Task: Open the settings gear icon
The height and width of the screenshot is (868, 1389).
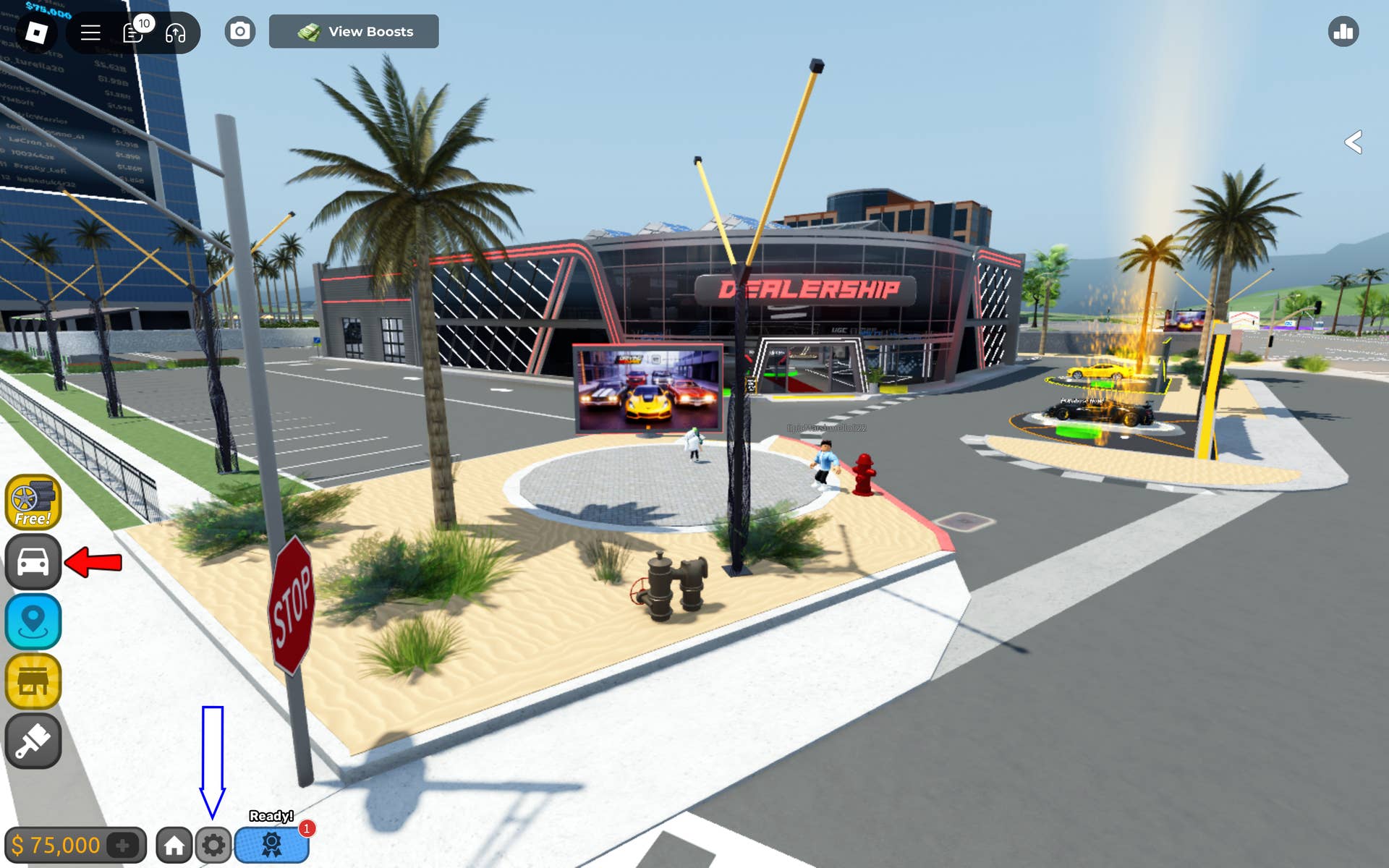Action: (x=213, y=843)
